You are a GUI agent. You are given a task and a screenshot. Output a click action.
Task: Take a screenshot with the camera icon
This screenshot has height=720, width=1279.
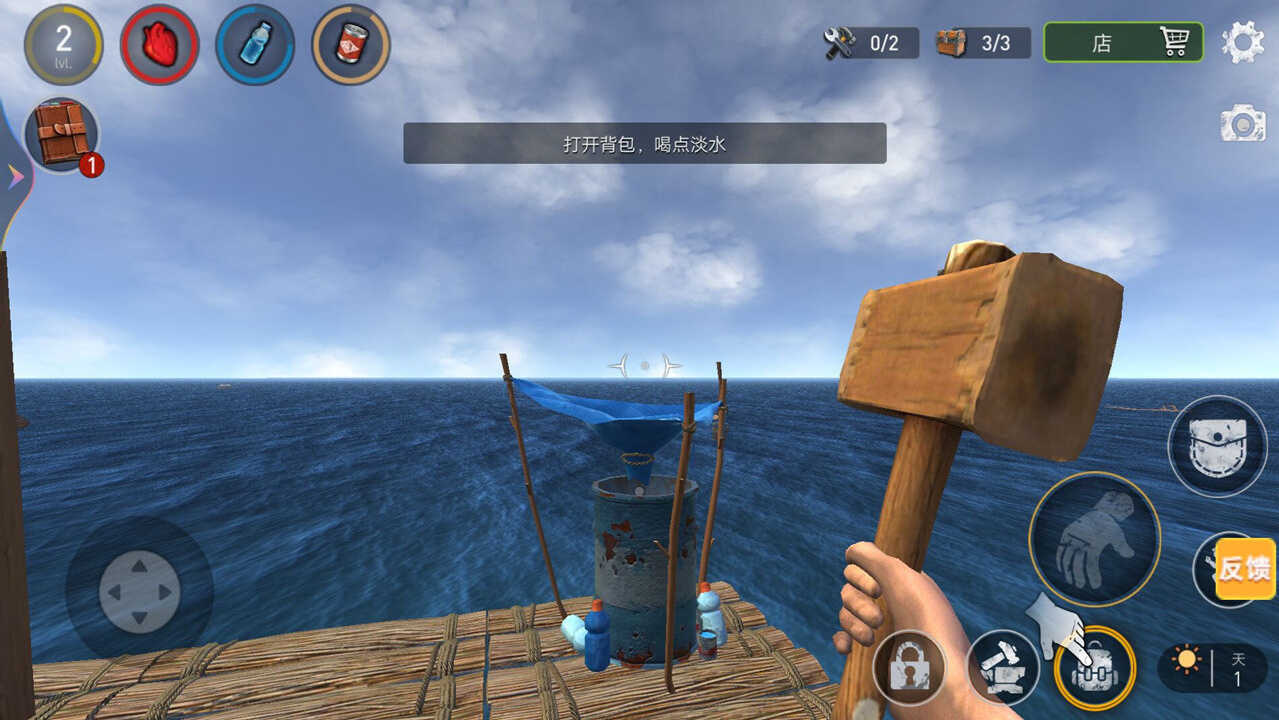[1243, 124]
